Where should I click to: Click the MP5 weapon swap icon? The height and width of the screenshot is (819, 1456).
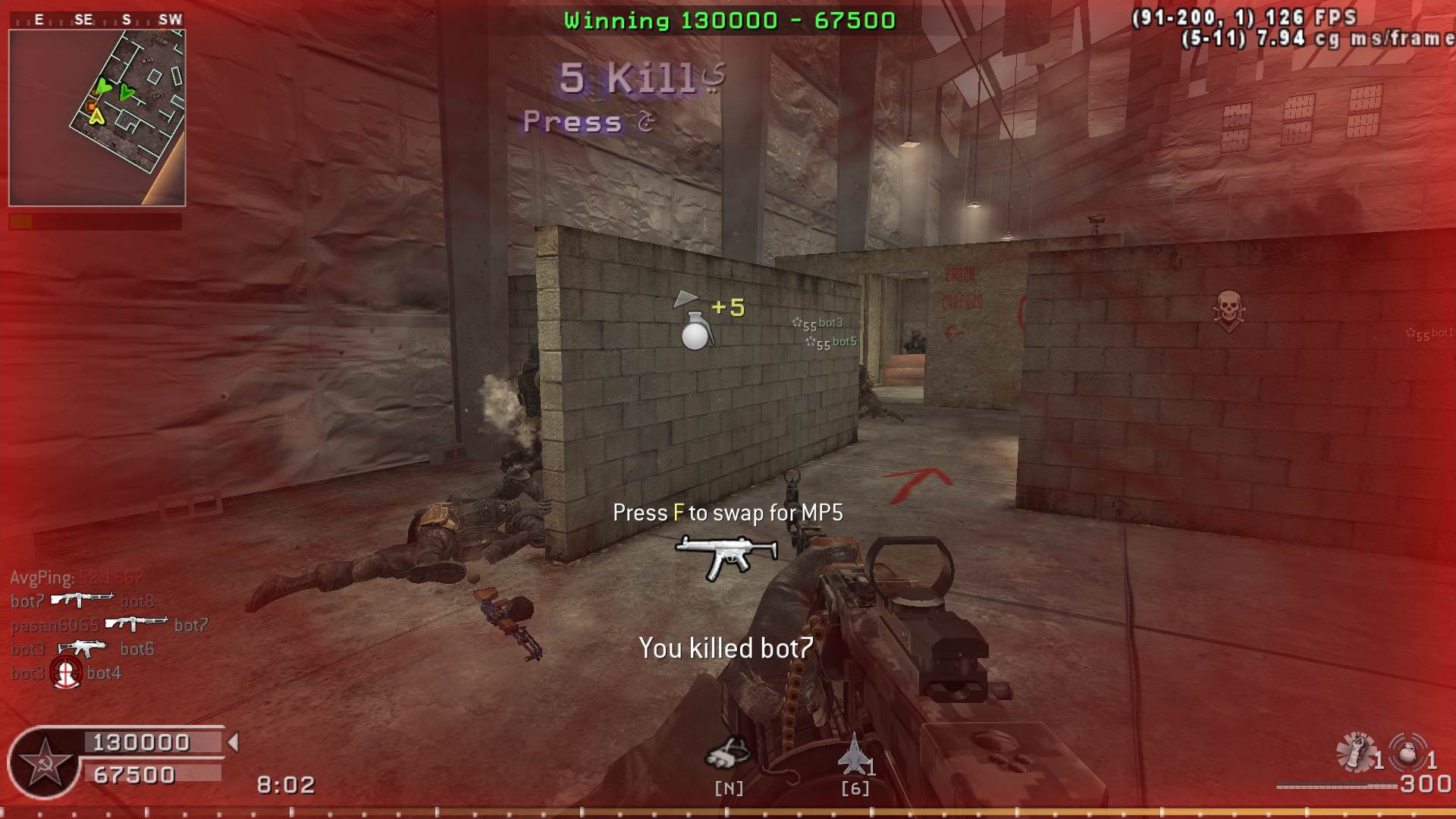(726, 556)
